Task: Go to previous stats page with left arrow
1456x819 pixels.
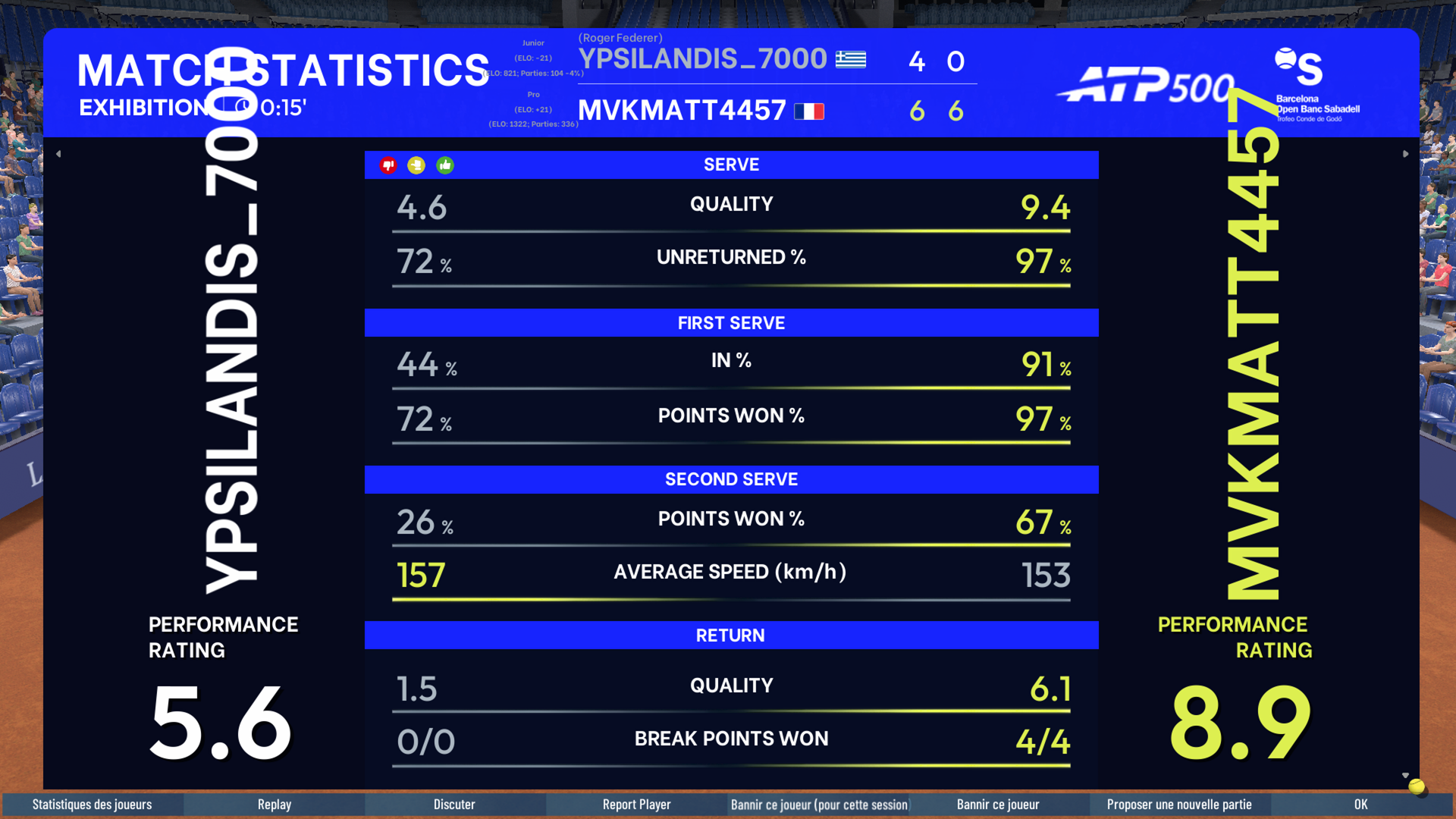Action: pyautogui.click(x=58, y=154)
